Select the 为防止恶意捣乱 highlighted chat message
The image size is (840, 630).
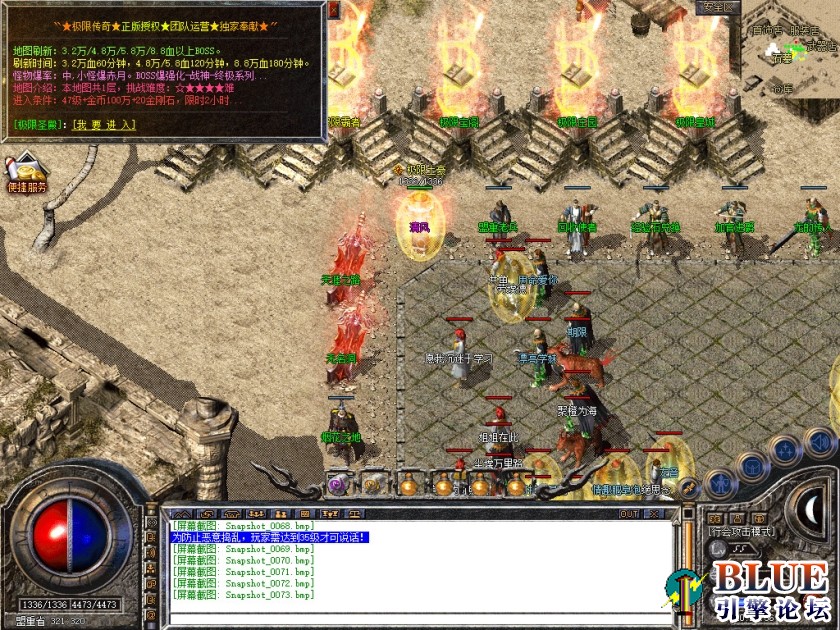coord(270,537)
